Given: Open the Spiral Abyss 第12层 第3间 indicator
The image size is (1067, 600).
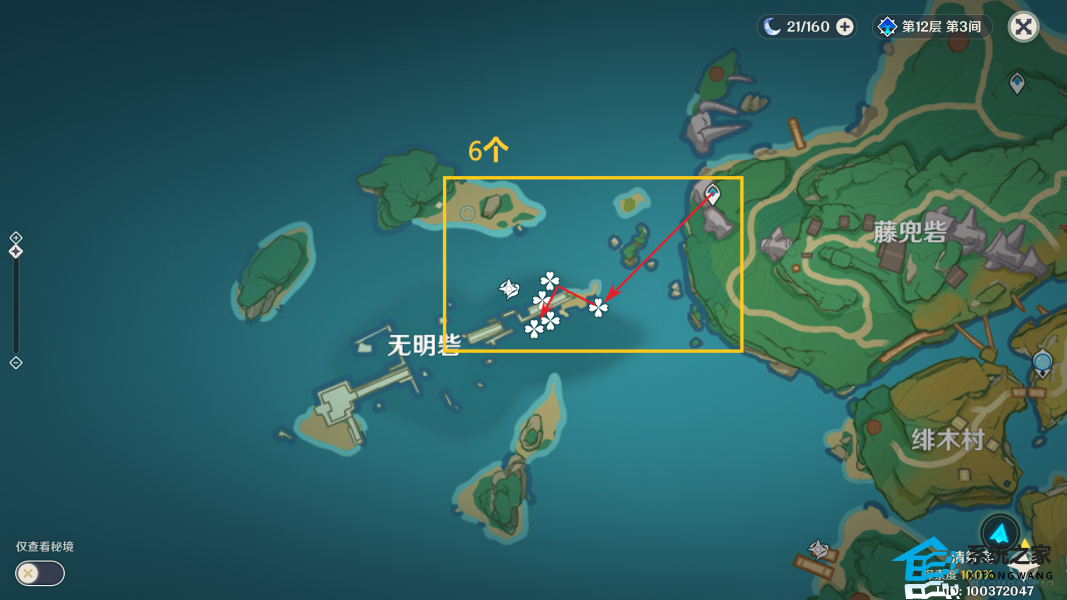Looking at the screenshot, I should click(x=930, y=27).
